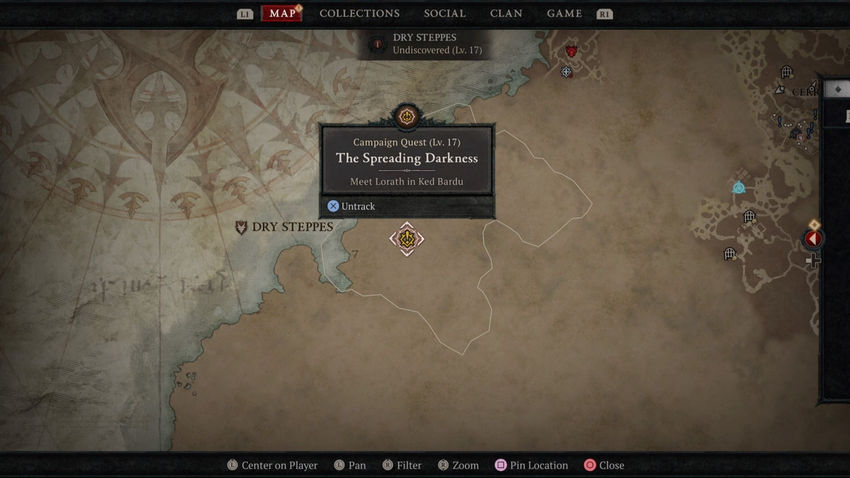Screen dimensions: 850x478
Task: Open the Social tab
Action: pyautogui.click(x=444, y=14)
